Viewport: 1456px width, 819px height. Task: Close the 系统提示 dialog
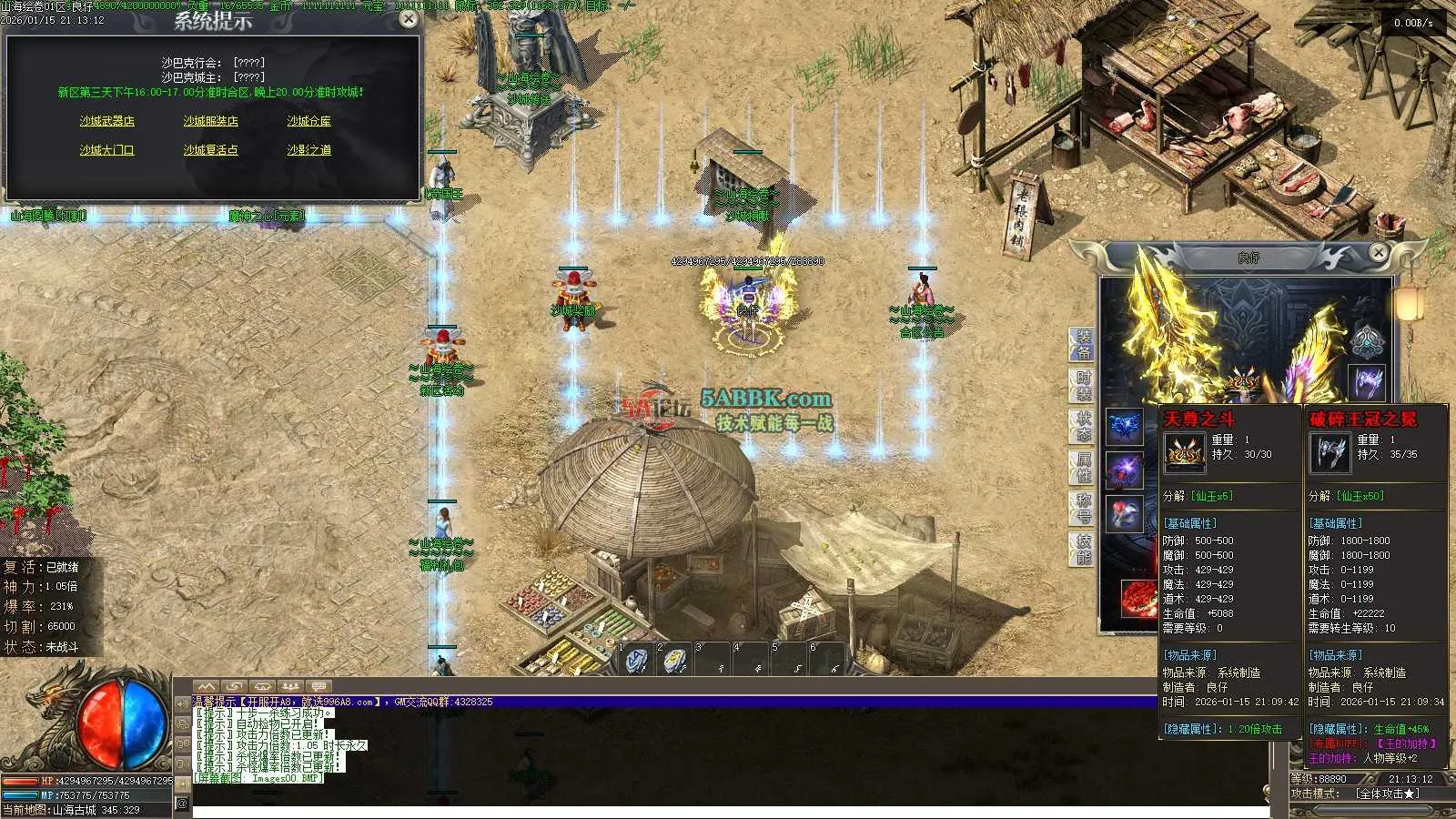point(409,19)
